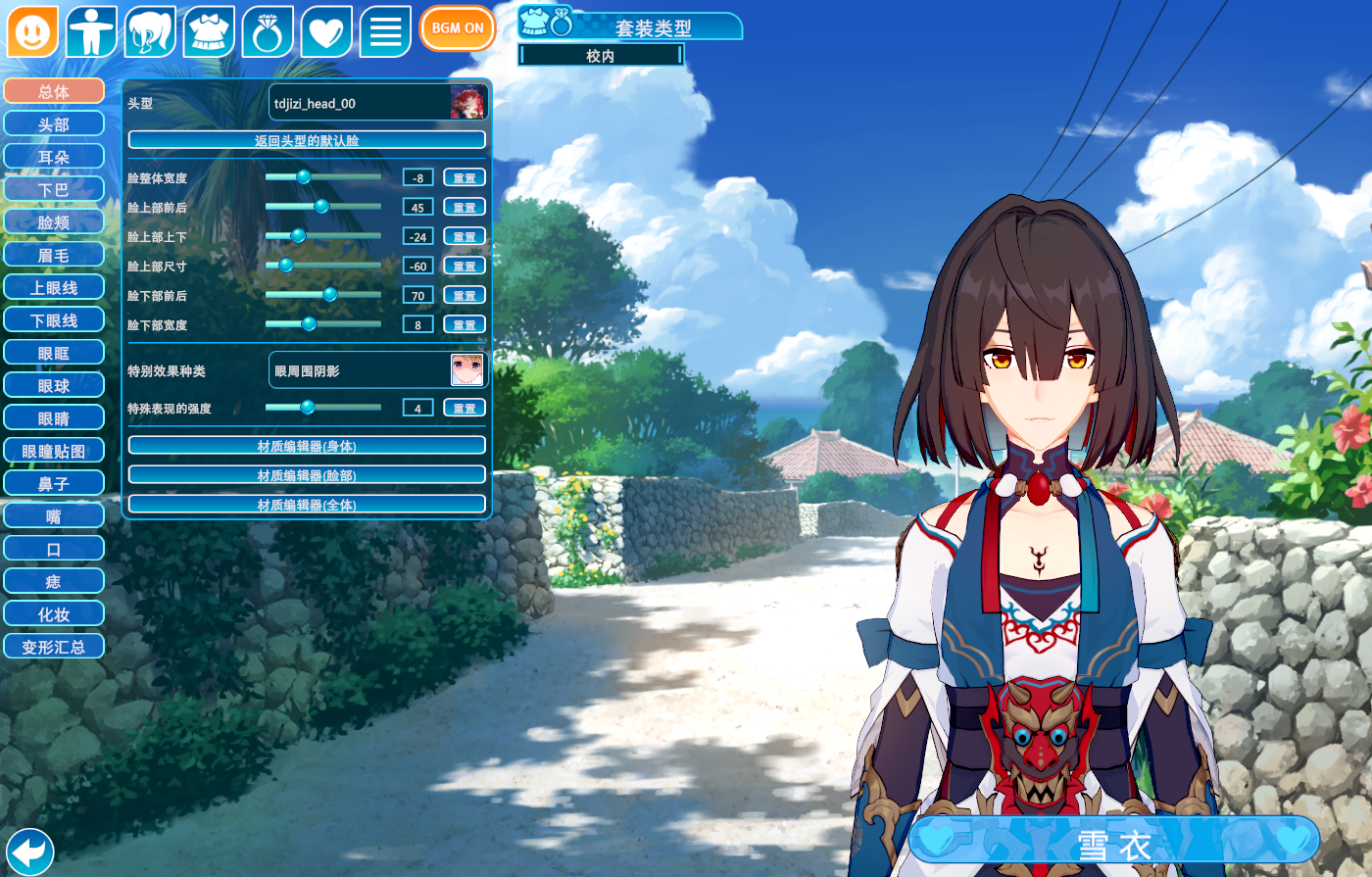Choose the 化妆 tab

tap(54, 614)
